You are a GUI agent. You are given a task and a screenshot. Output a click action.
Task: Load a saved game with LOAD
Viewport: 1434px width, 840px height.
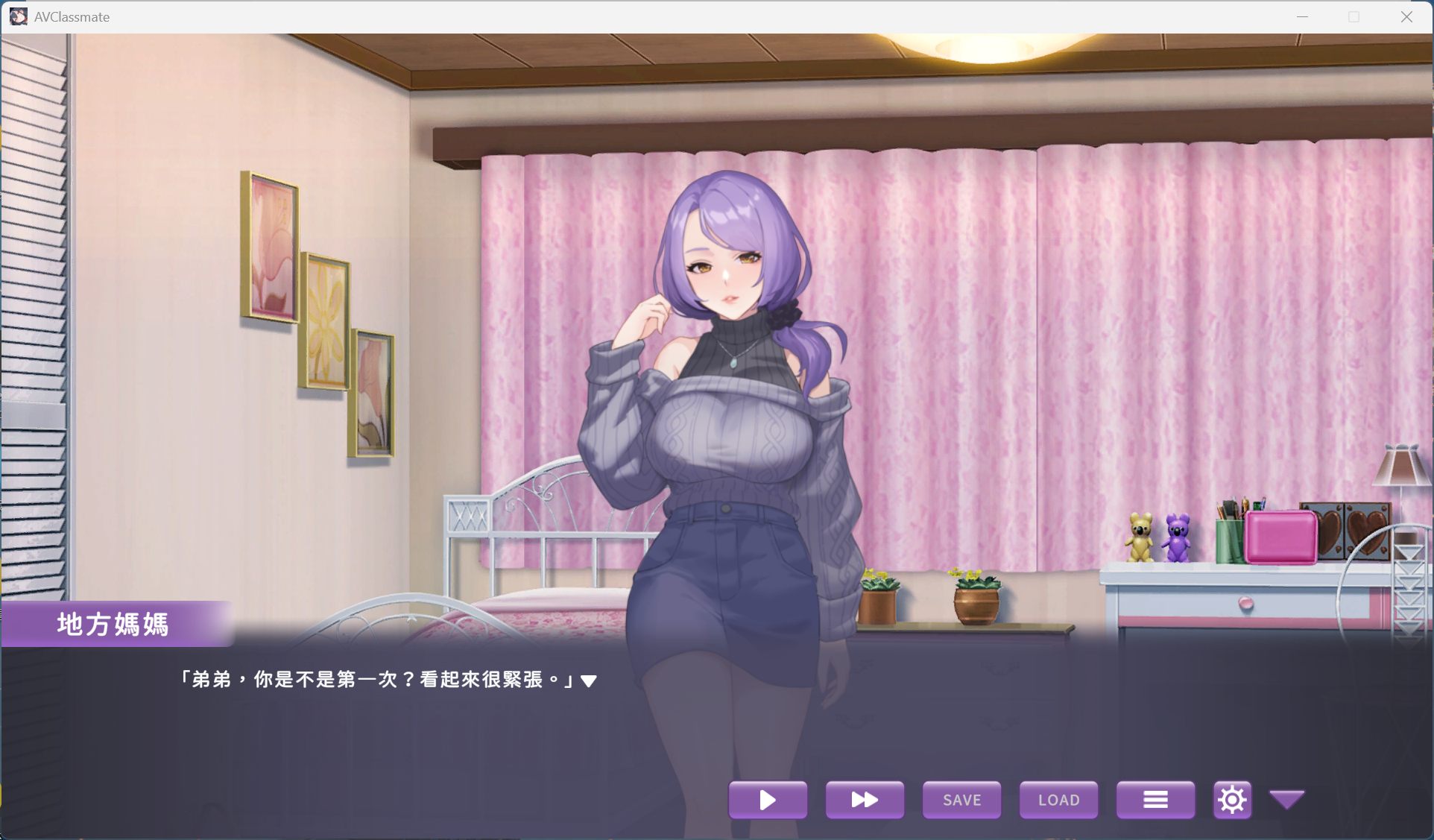pos(1058,800)
